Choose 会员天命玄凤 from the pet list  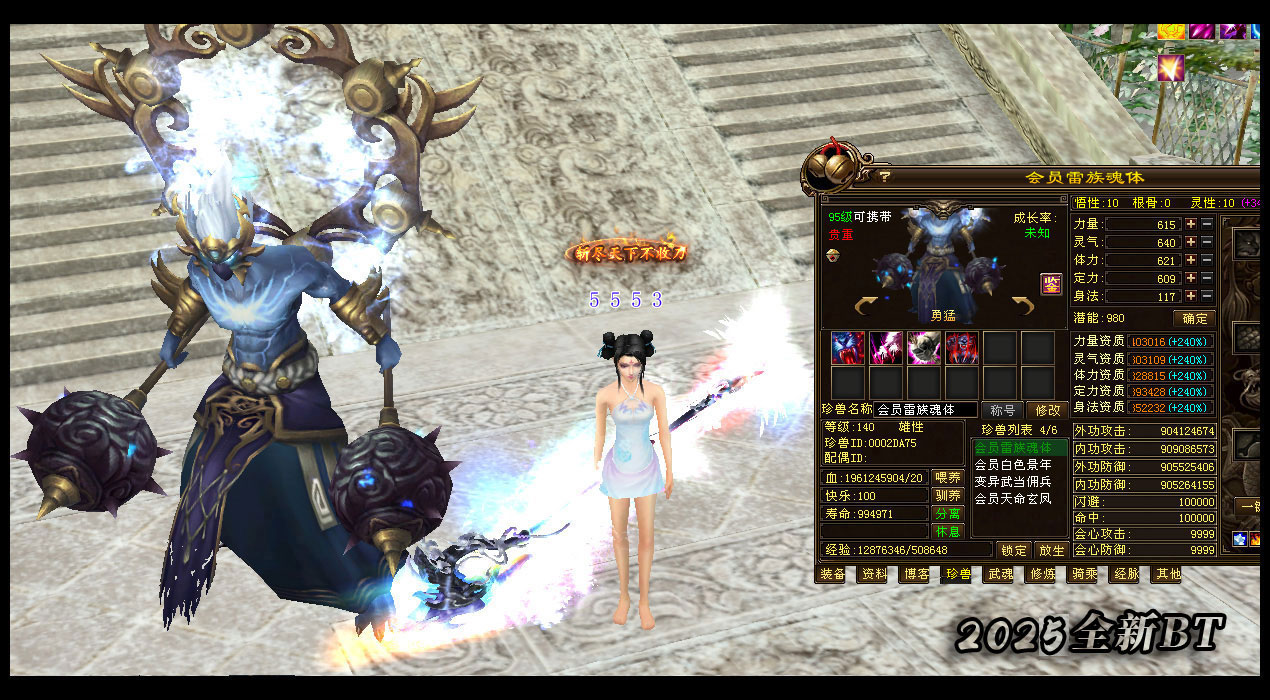[1012, 498]
